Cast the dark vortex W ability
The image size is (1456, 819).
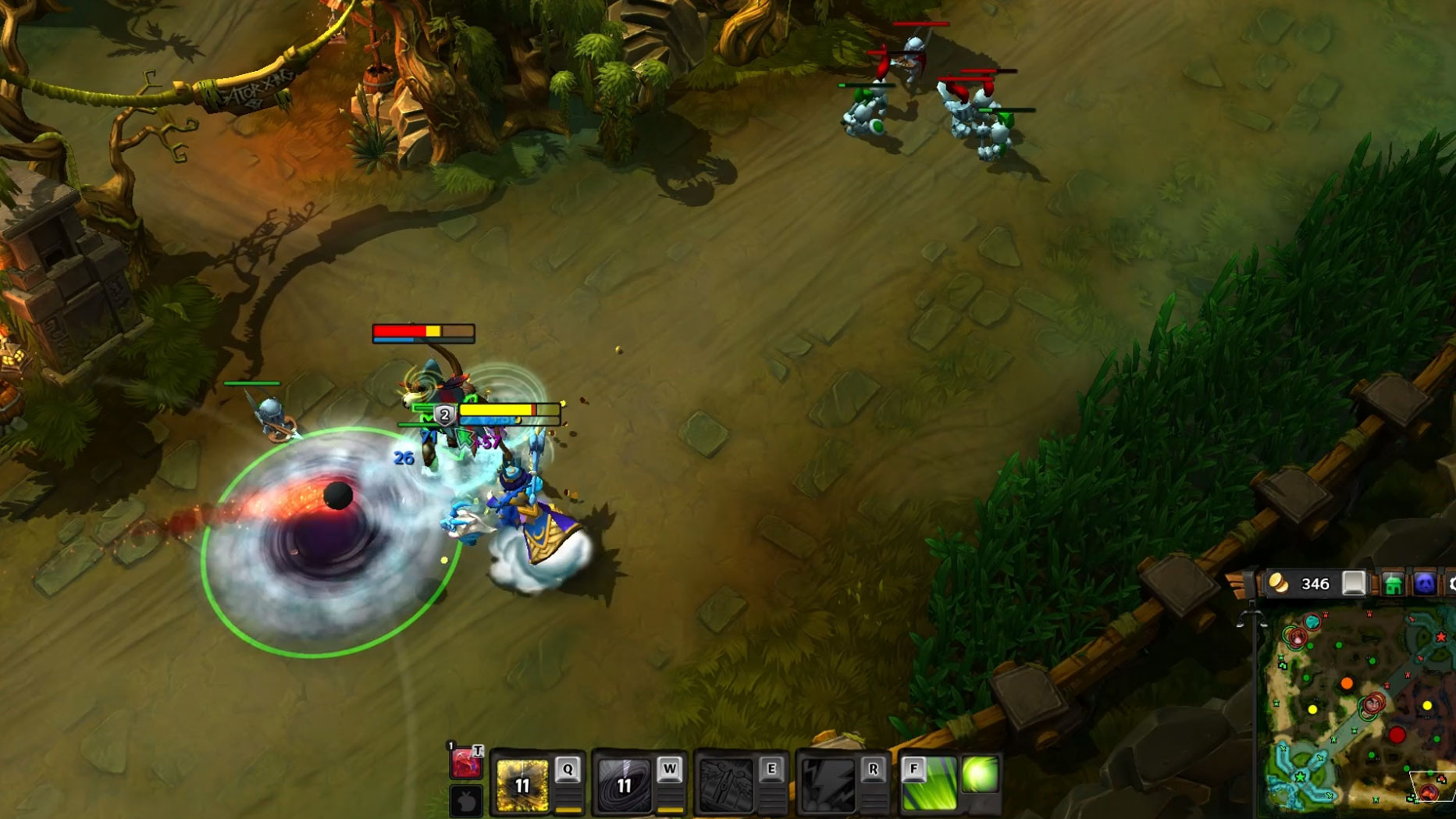click(624, 785)
